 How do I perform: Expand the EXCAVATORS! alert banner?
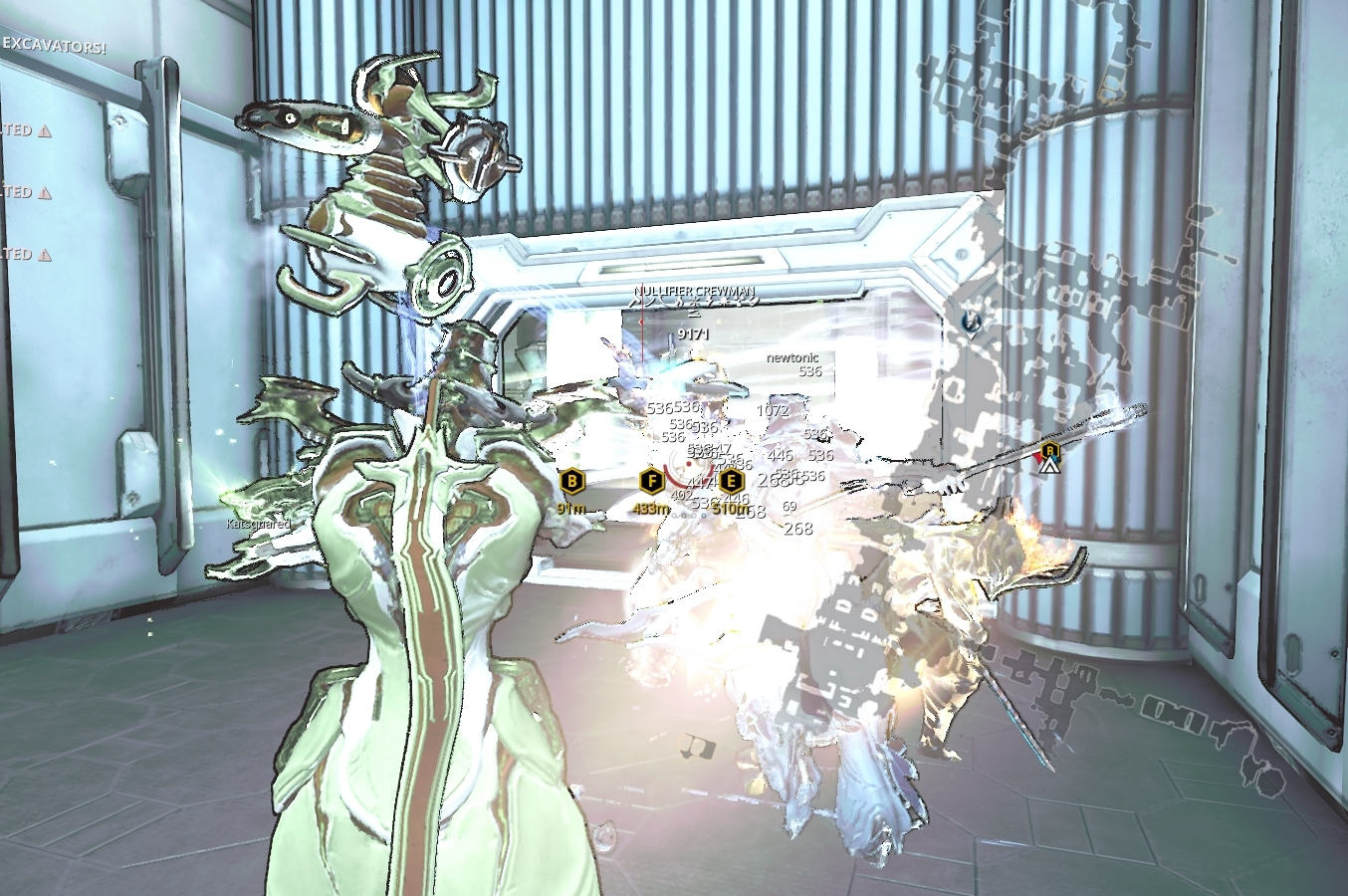[x=55, y=46]
